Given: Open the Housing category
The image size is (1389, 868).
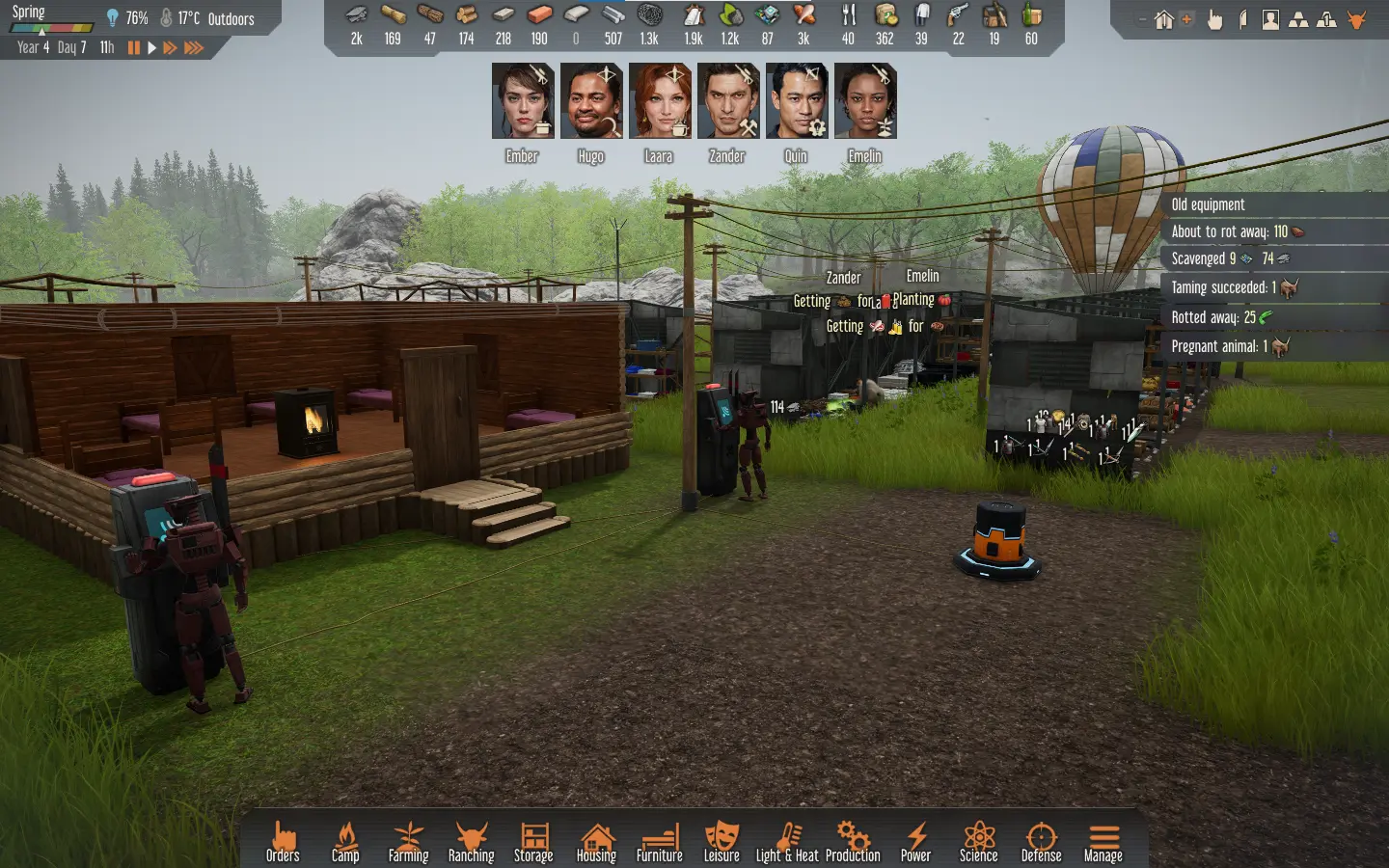Looking at the screenshot, I should [596, 841].
